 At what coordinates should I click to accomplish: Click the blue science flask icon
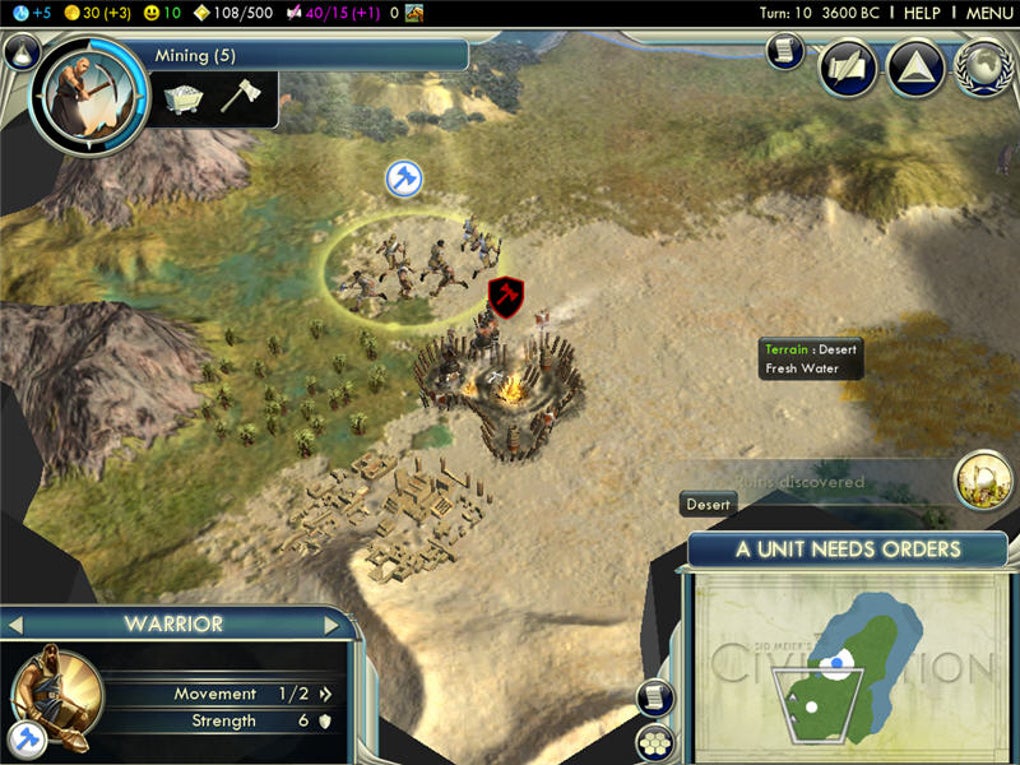click(22, 13)
